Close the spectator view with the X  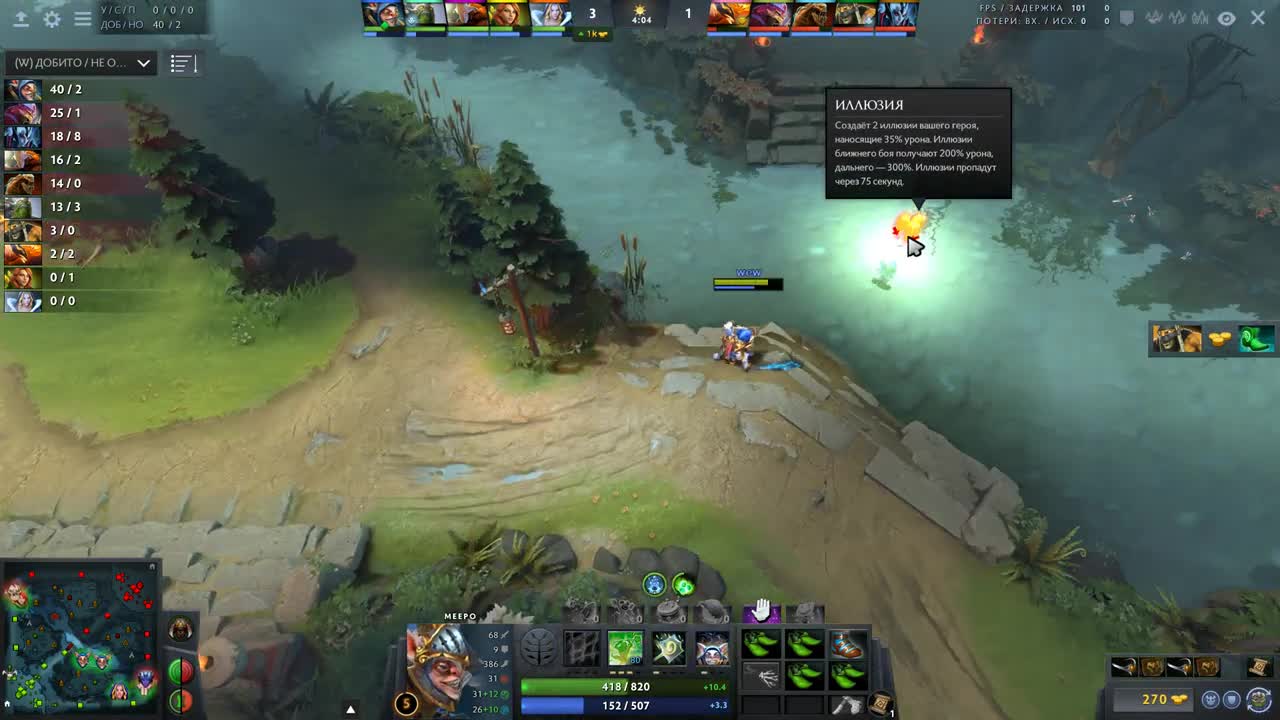tap(1258, 18)
